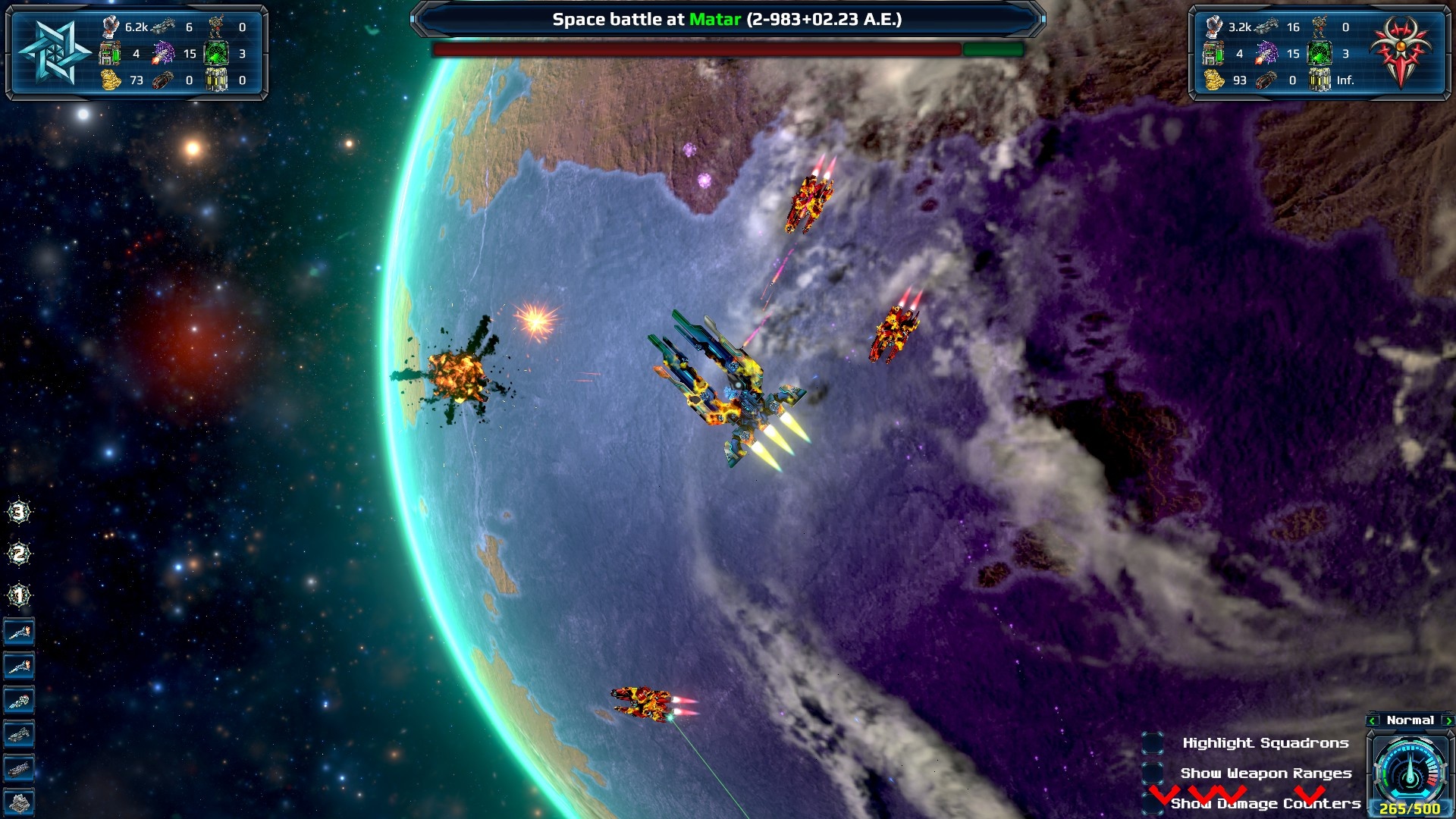Viewport: 1456px width, 819px height.
Task: Select control group 3
Action: coord(19,513)
